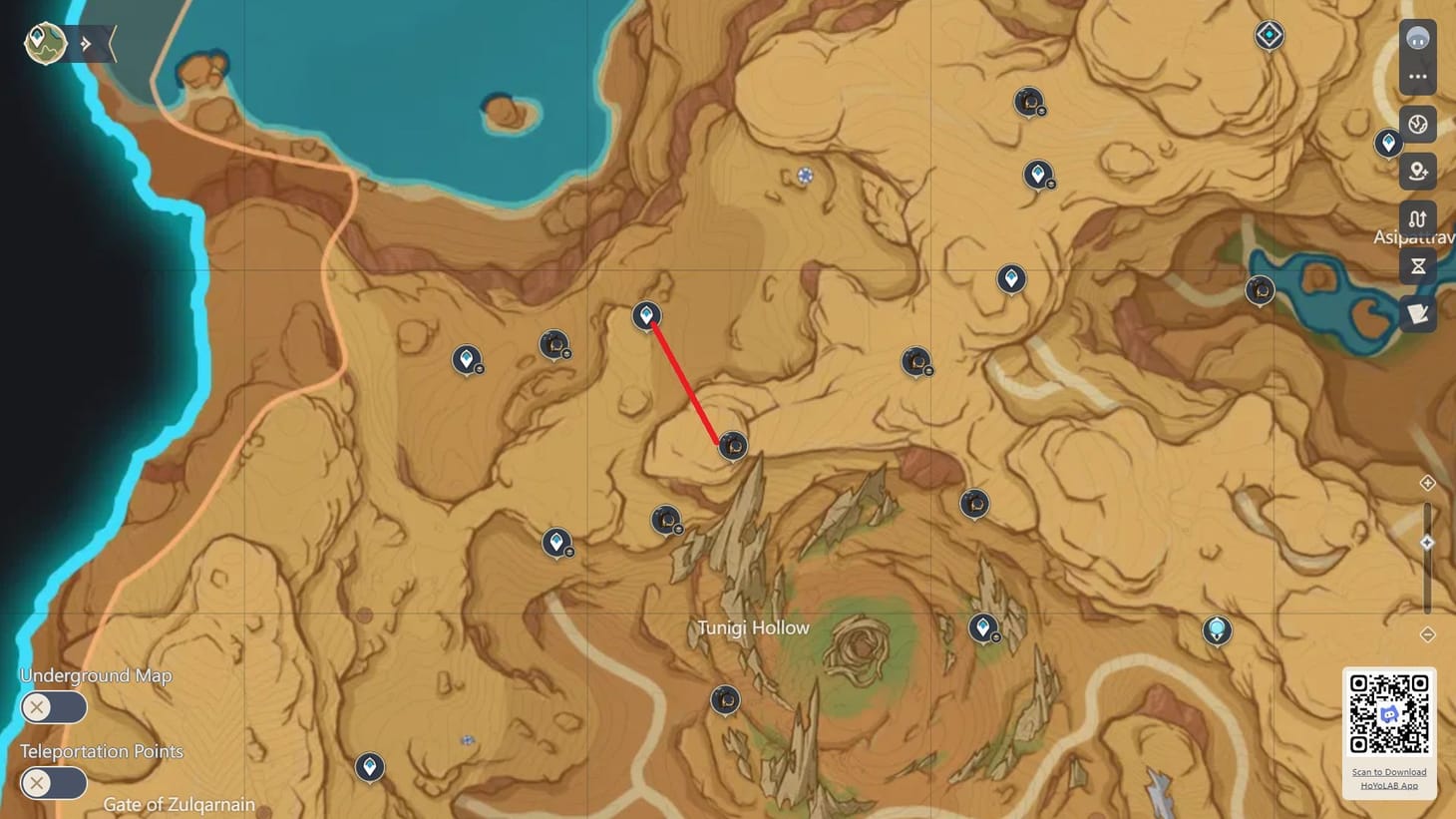Screen dimensions: 1456x819
Task: Open the hourglass respawn timer tool
Action: 1417,265
